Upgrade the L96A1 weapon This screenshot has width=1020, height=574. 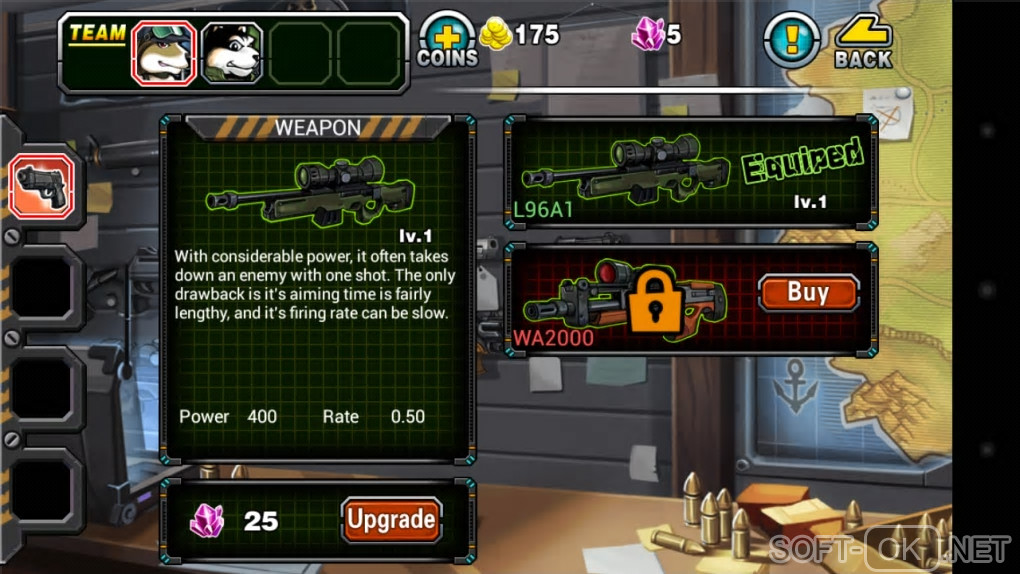point(391,520)
